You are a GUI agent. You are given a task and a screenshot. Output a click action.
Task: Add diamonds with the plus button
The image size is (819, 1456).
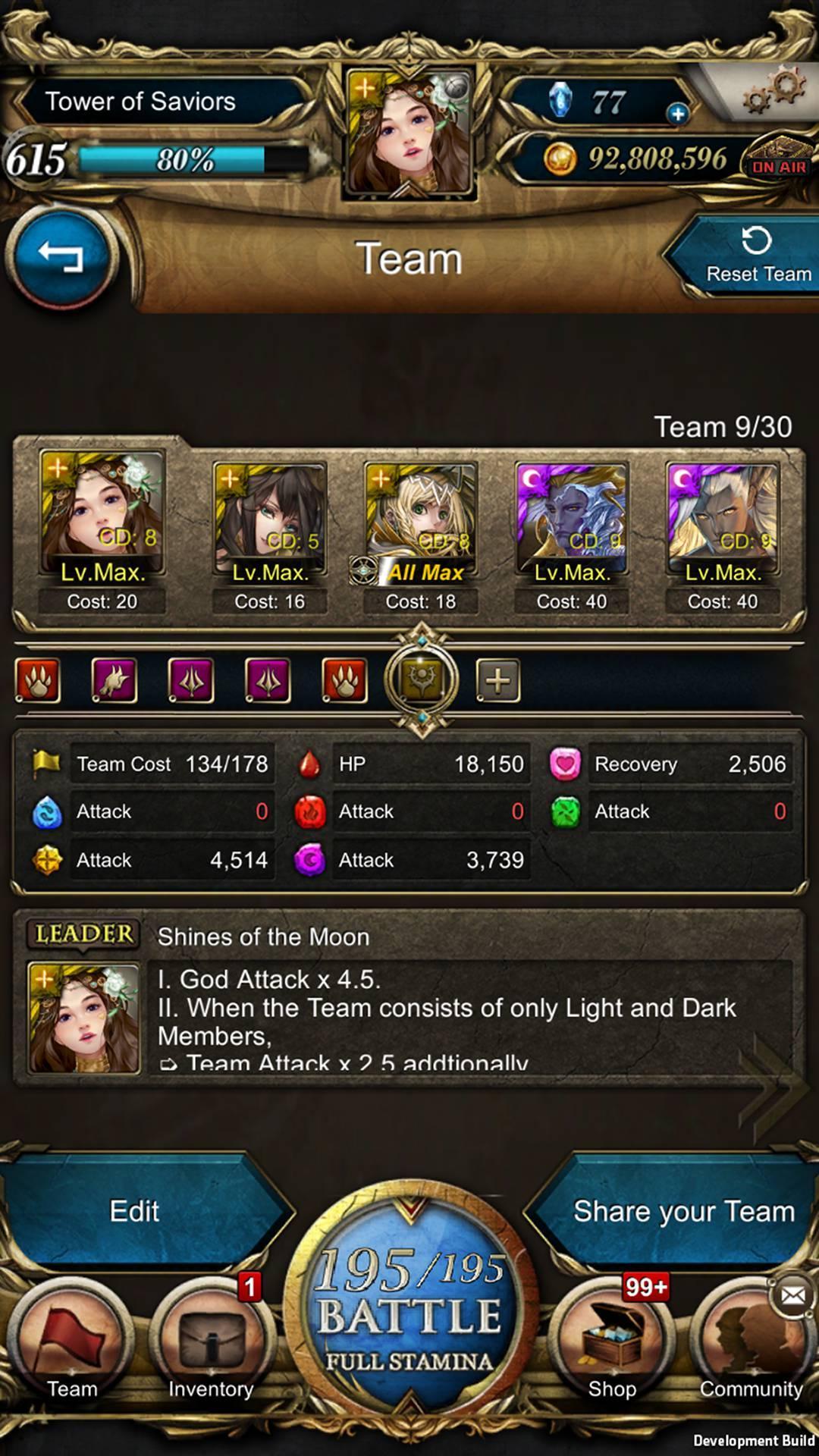pos(677,114)
